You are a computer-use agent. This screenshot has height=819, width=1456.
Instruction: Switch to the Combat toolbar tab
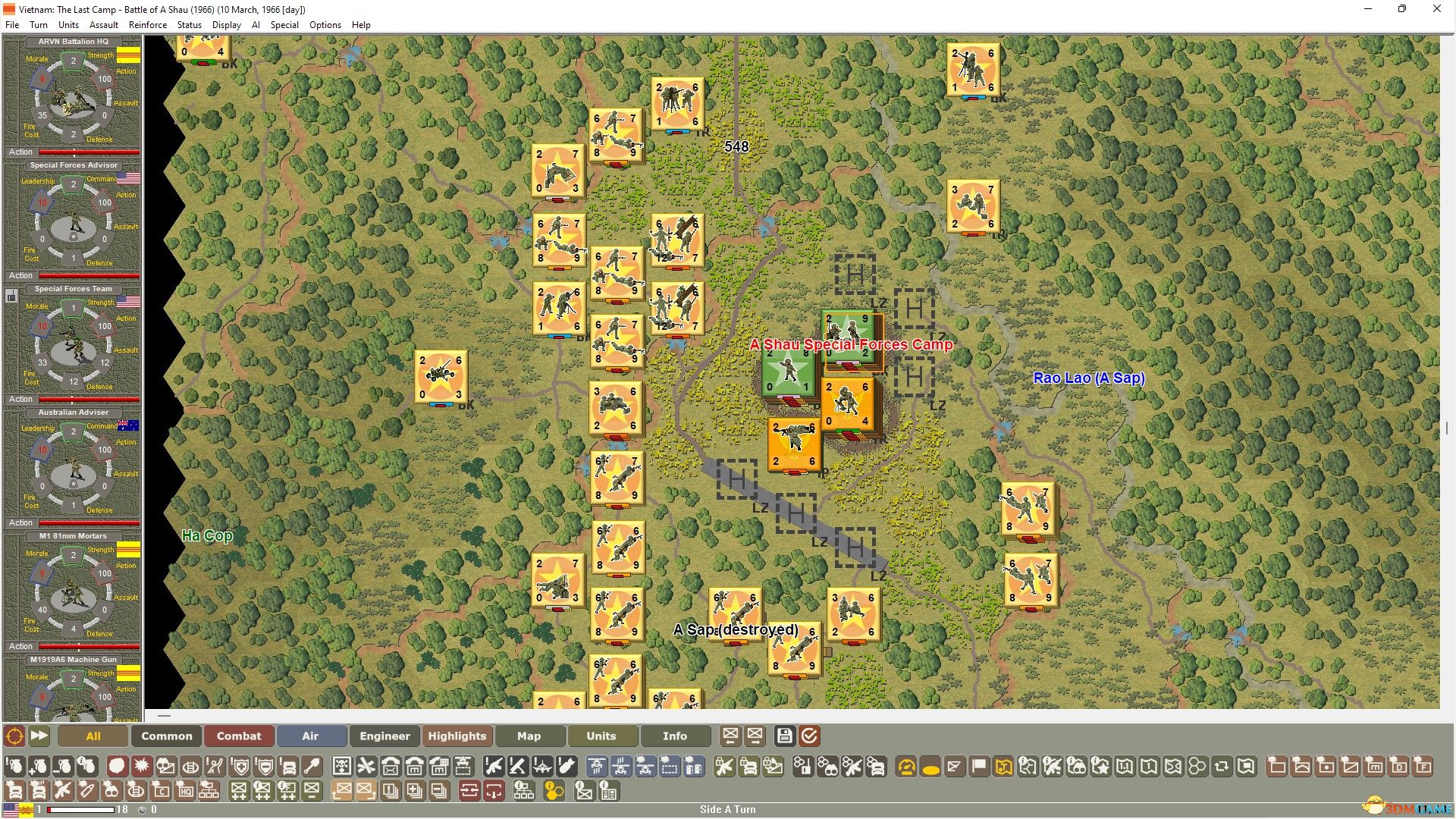click(239, 736)
